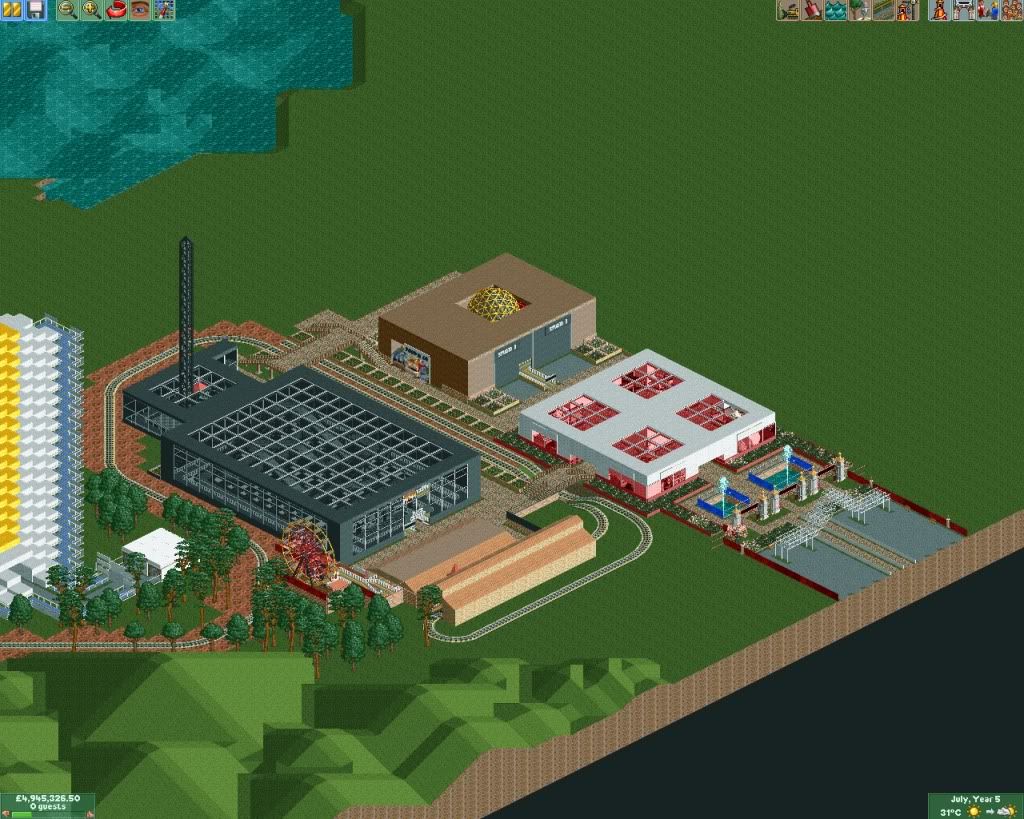Pause the game with the pause button

pyautogui.click(x=13, y=10)
